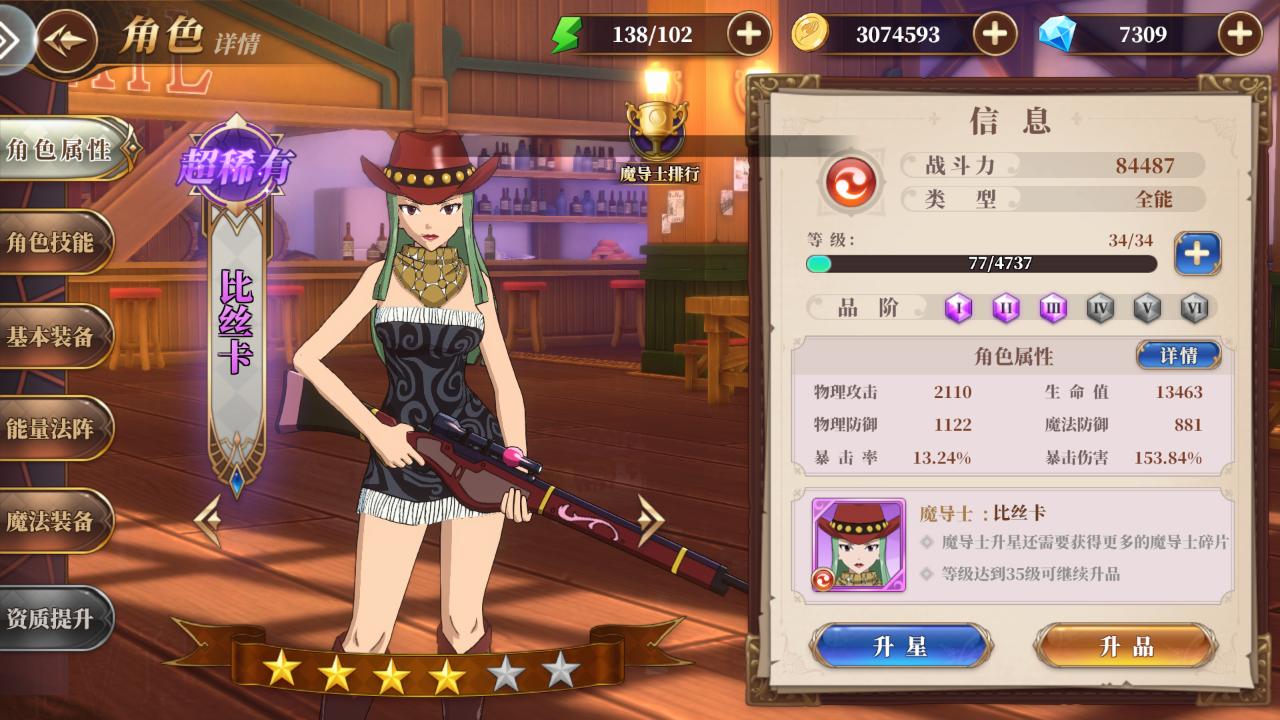Select the 基本装备 tab
This screenshot has width=1280, height=720.
coord(52,337)
